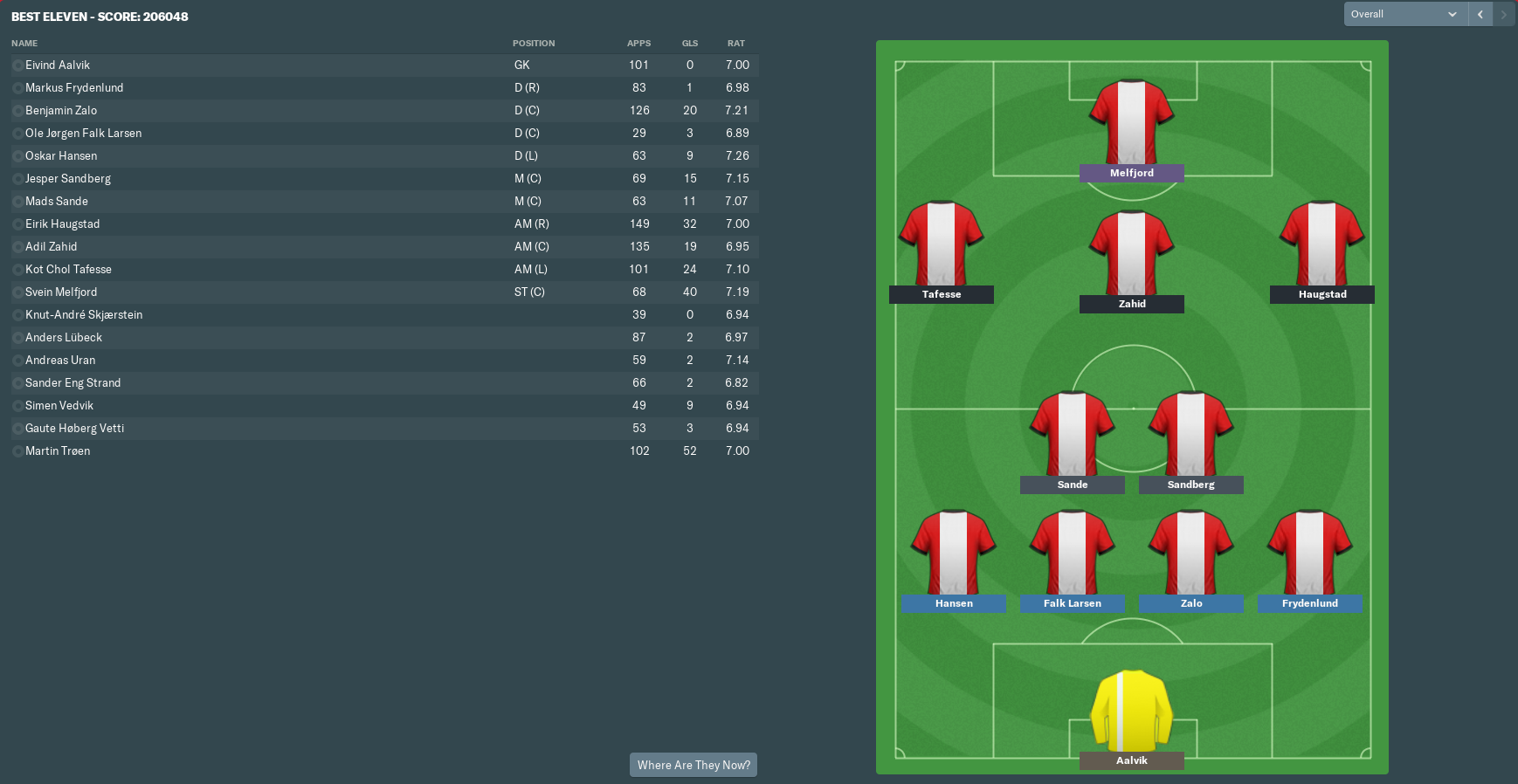Sort the list by the Gls column
Screen dimensions: 1518x784
click(x=690, y=44)
